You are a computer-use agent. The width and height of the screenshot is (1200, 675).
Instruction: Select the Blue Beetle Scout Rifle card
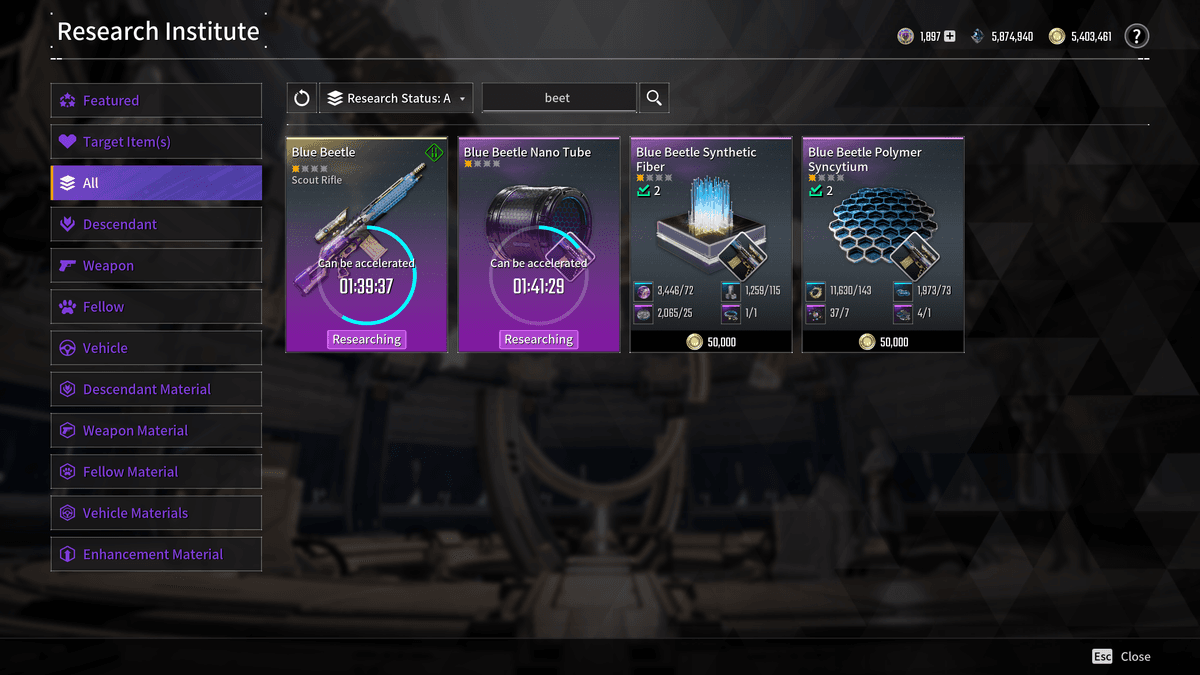point(366,245)
